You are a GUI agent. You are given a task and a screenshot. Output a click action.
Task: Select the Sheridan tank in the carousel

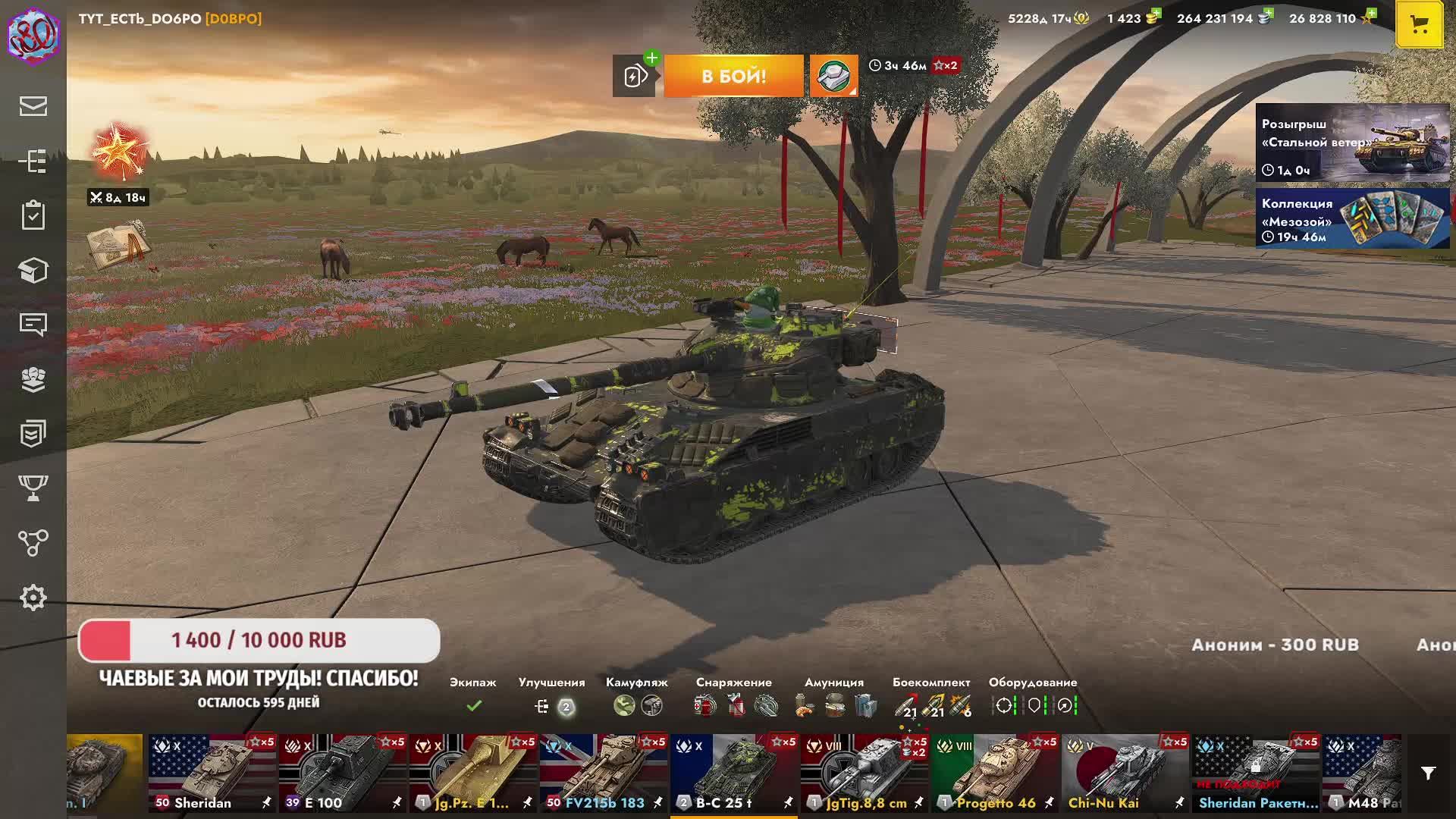212,773
